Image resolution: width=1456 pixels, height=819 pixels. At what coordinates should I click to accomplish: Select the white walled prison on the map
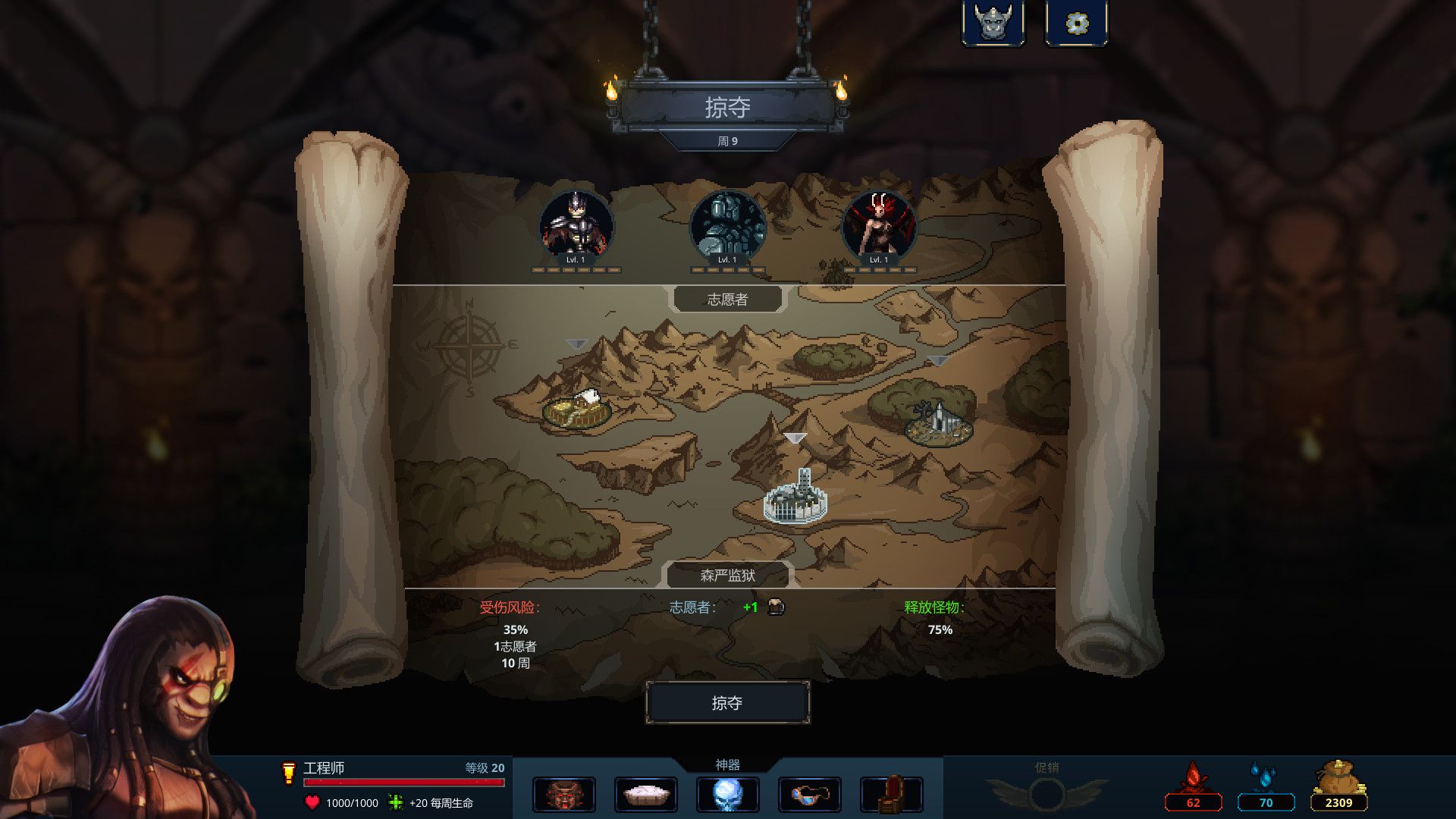795,498
